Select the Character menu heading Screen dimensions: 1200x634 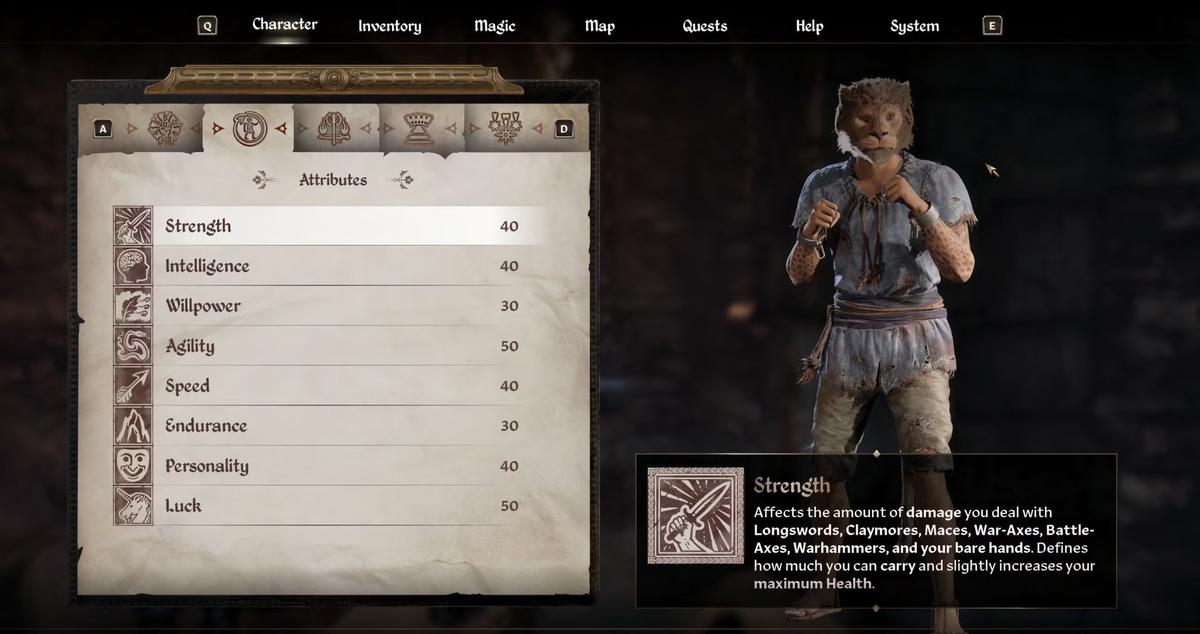[x=284, y=24]
